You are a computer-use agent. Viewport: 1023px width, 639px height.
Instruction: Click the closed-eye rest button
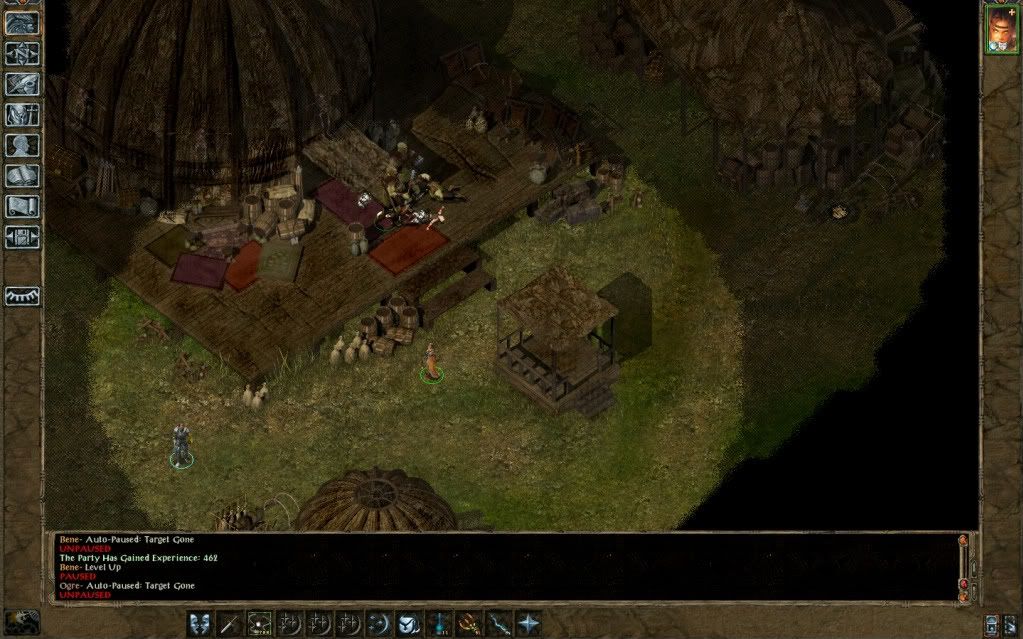click(x=22, y=297)
